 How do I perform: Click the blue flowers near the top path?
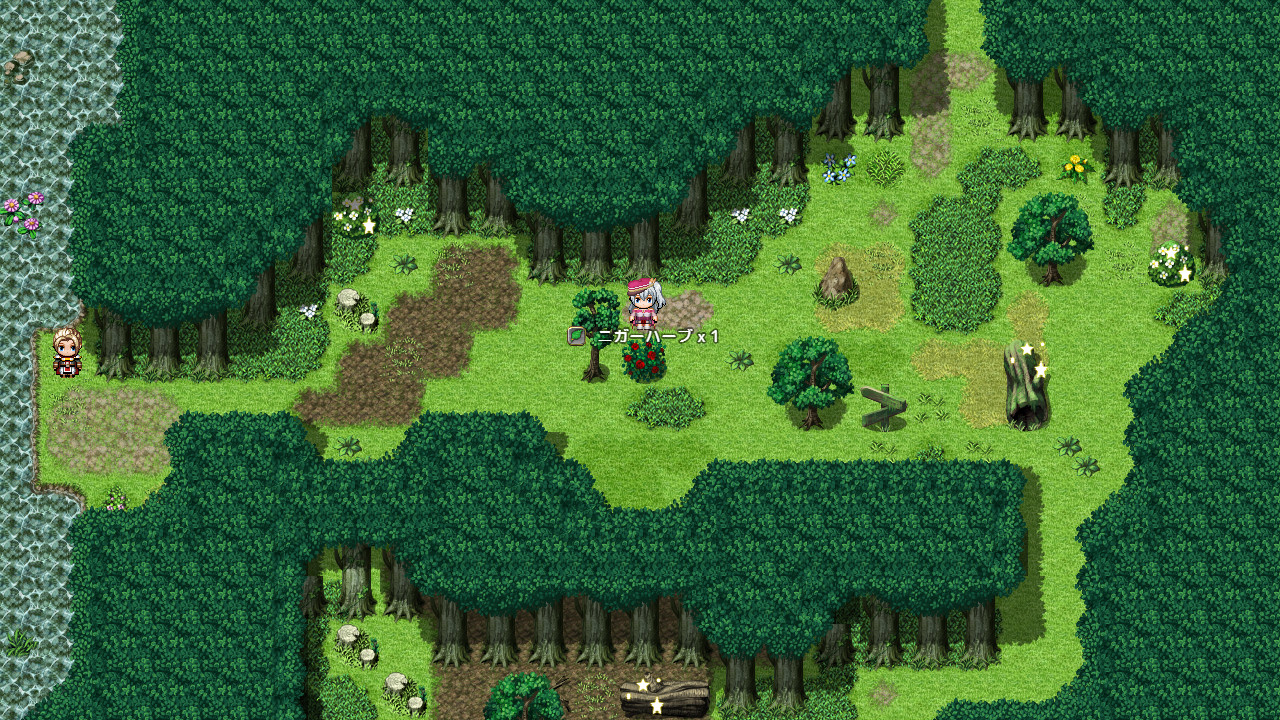pyautogui.click(x=838, y=168)
